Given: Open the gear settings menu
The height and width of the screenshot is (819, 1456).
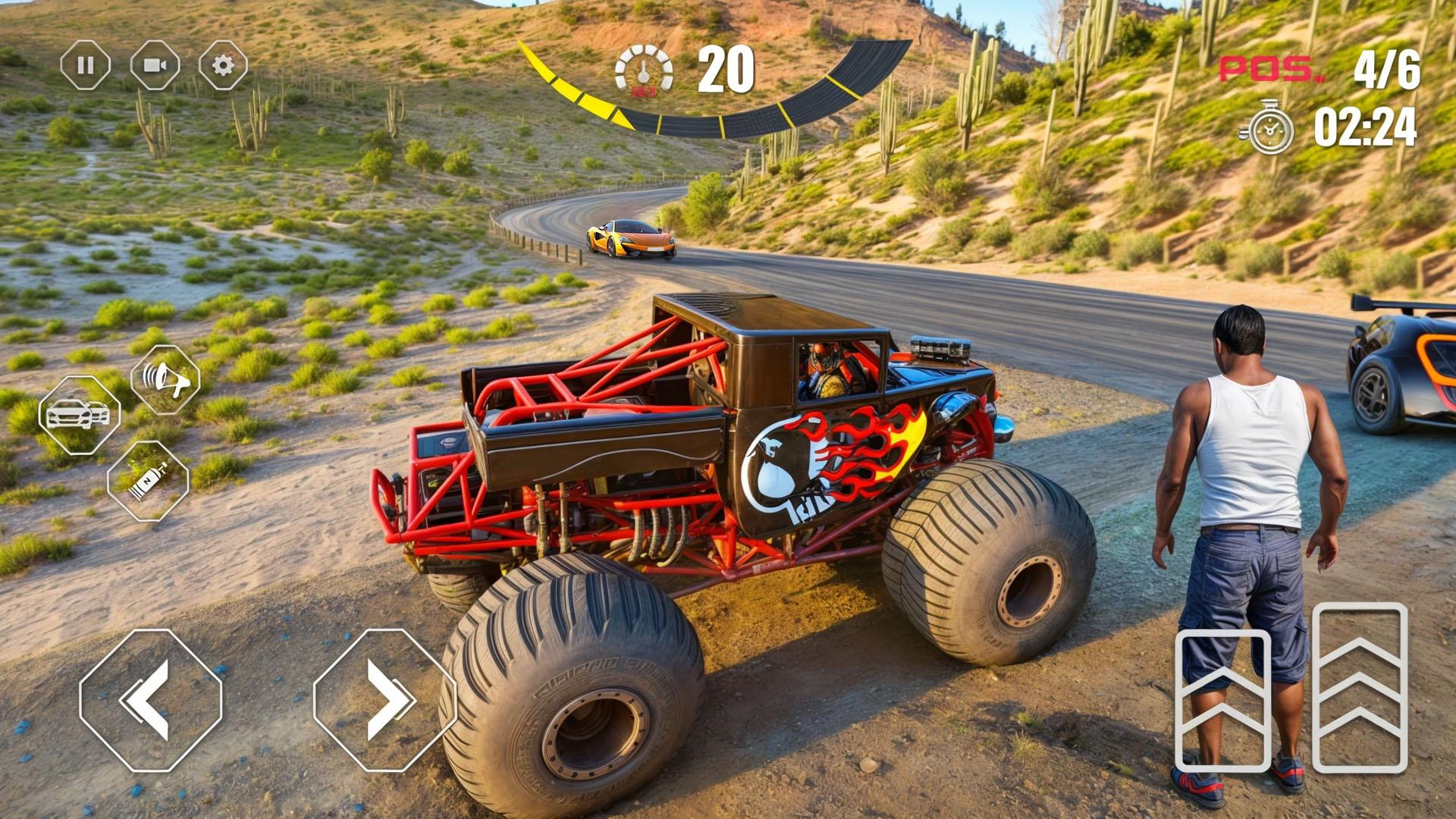Looking at the screenshot, I should 223,66.
